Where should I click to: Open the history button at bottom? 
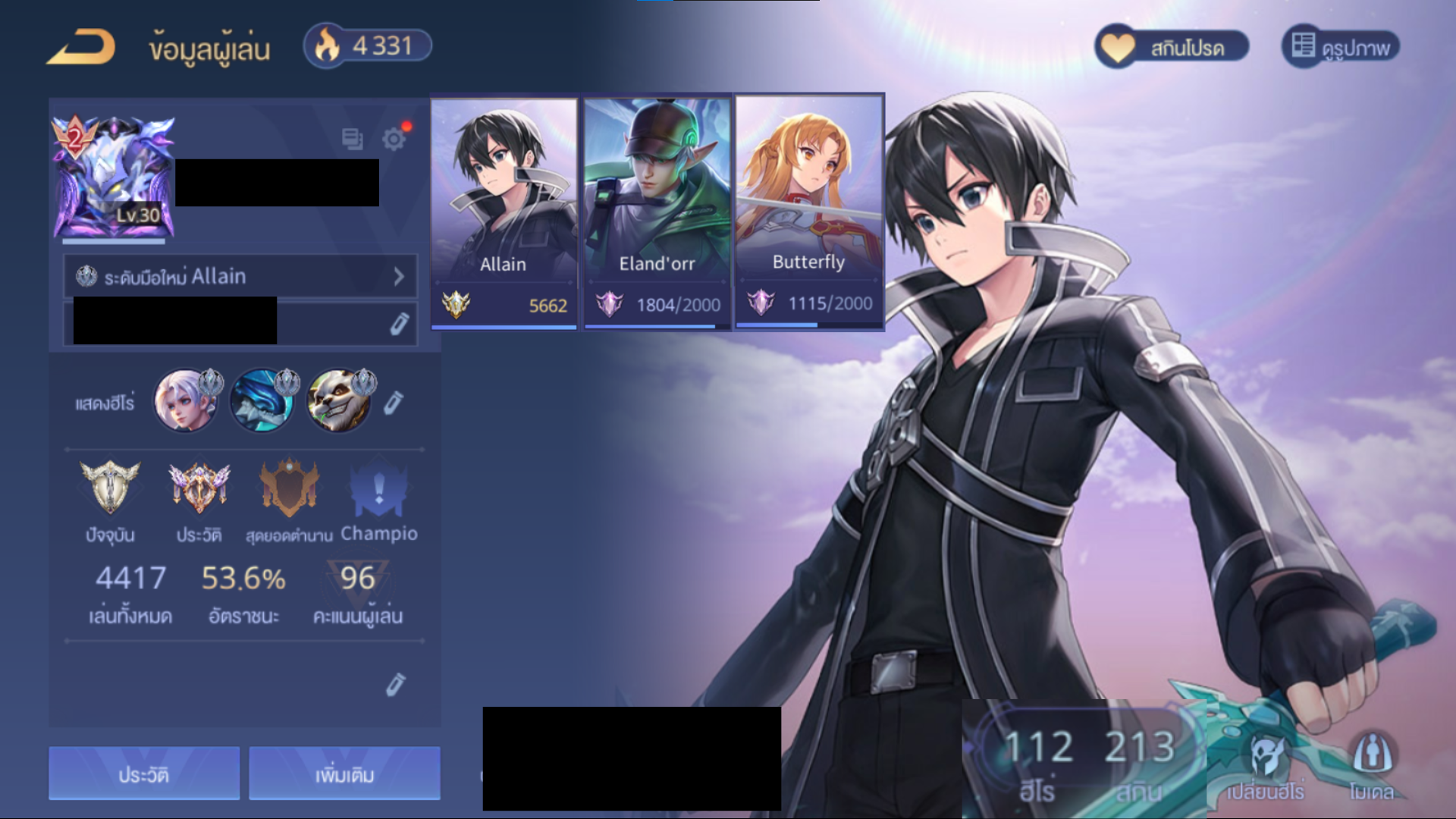pyautogui.click(x=144, y=773)
